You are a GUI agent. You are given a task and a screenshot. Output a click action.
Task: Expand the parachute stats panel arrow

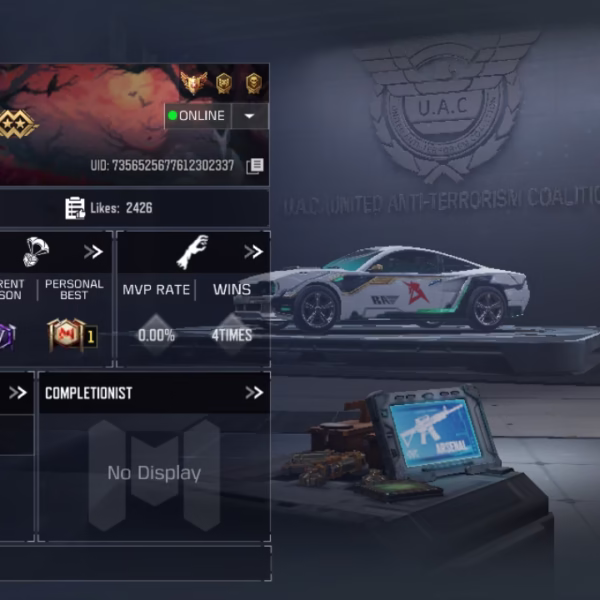point(93,251)
